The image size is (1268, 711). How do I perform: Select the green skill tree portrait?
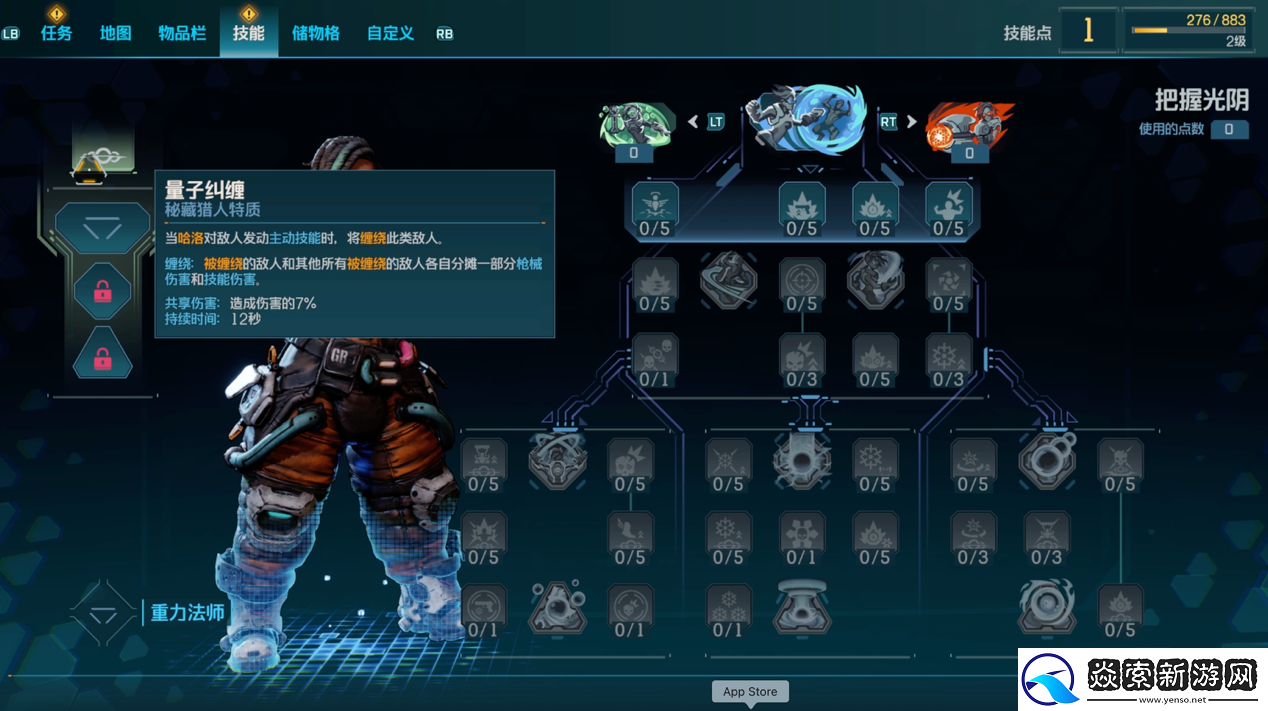pyautogui.click(x=633, y=127)
